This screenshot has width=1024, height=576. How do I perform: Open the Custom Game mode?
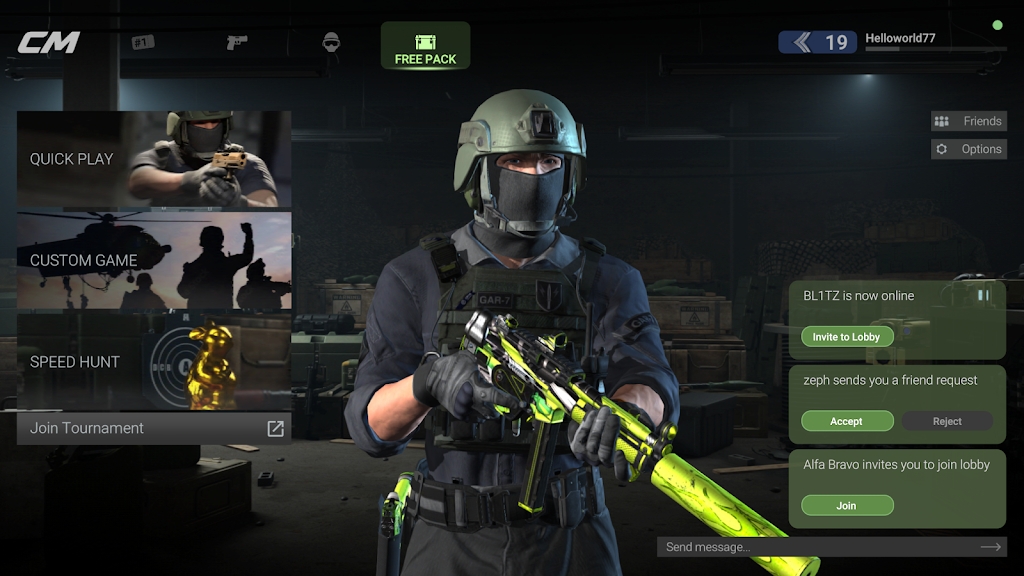click(154, 260)
